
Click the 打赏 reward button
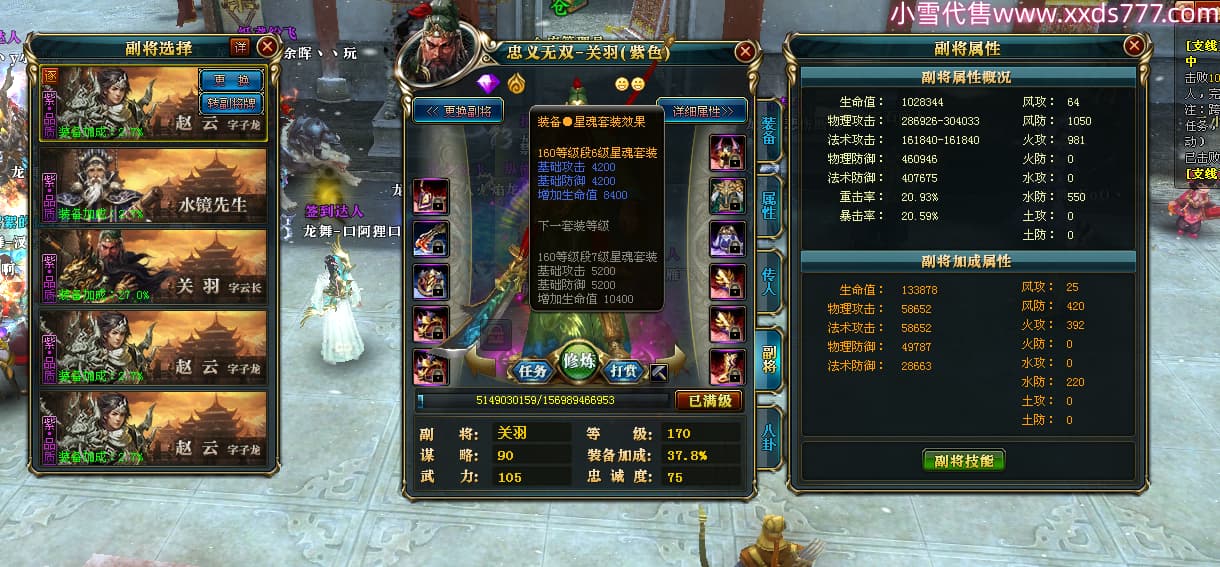coord(623,370)
